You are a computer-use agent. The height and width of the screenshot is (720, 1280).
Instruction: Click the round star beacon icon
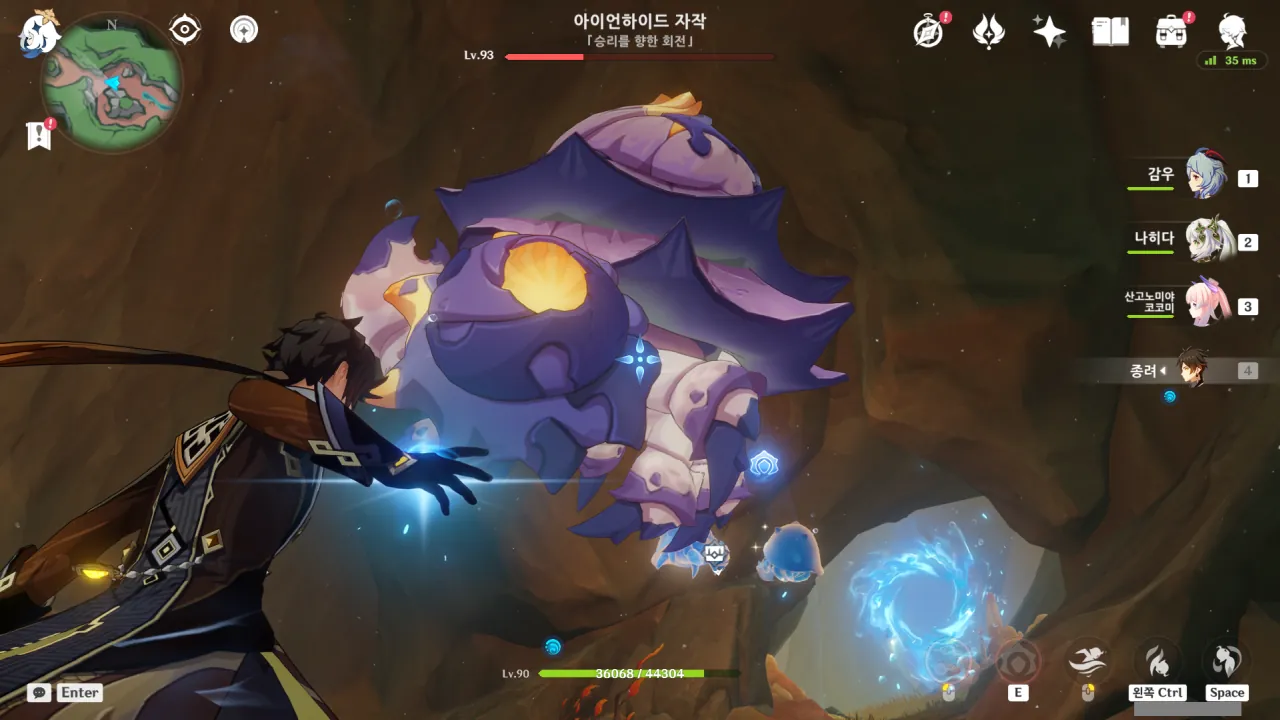pos(243,30)
